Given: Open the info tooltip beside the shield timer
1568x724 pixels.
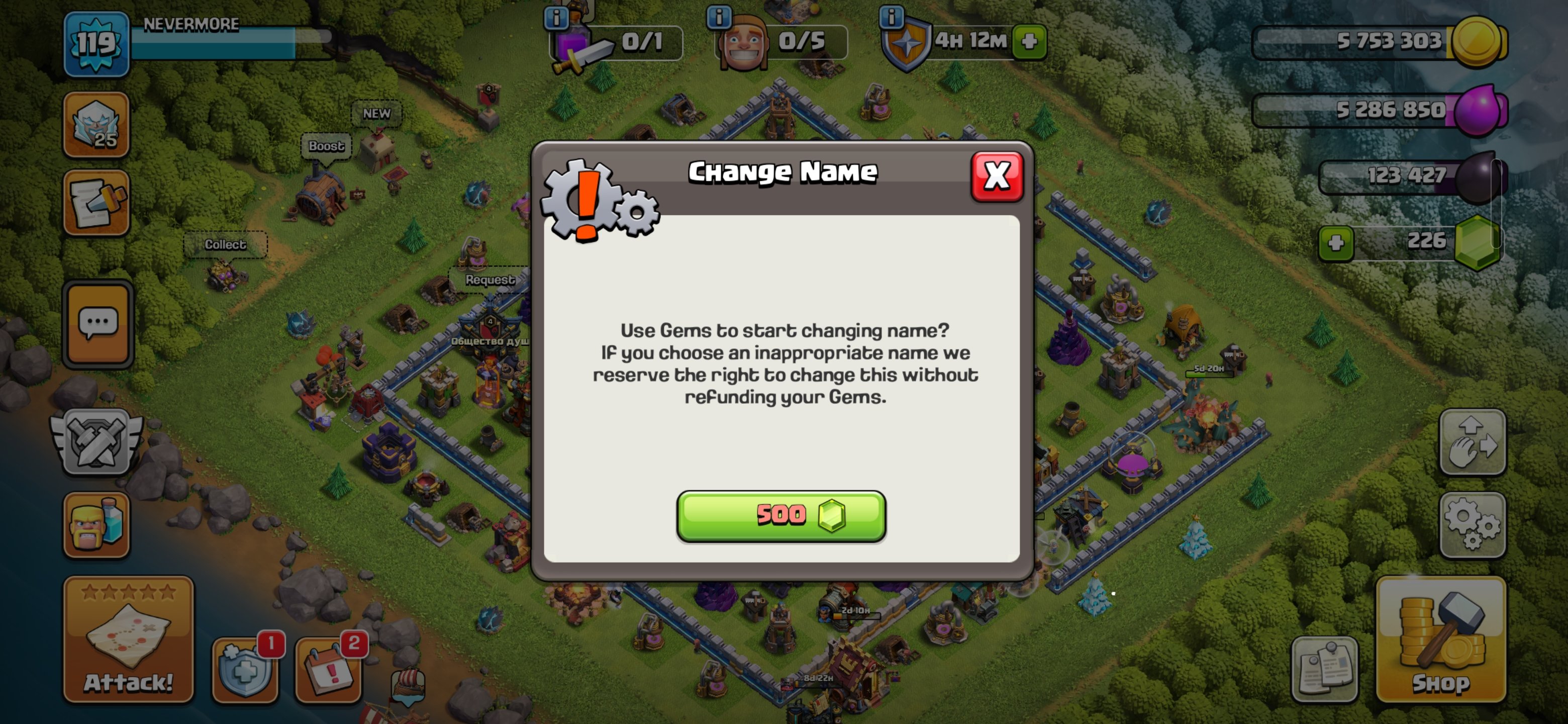Looking at the screenshot, I should pos(893,18).
